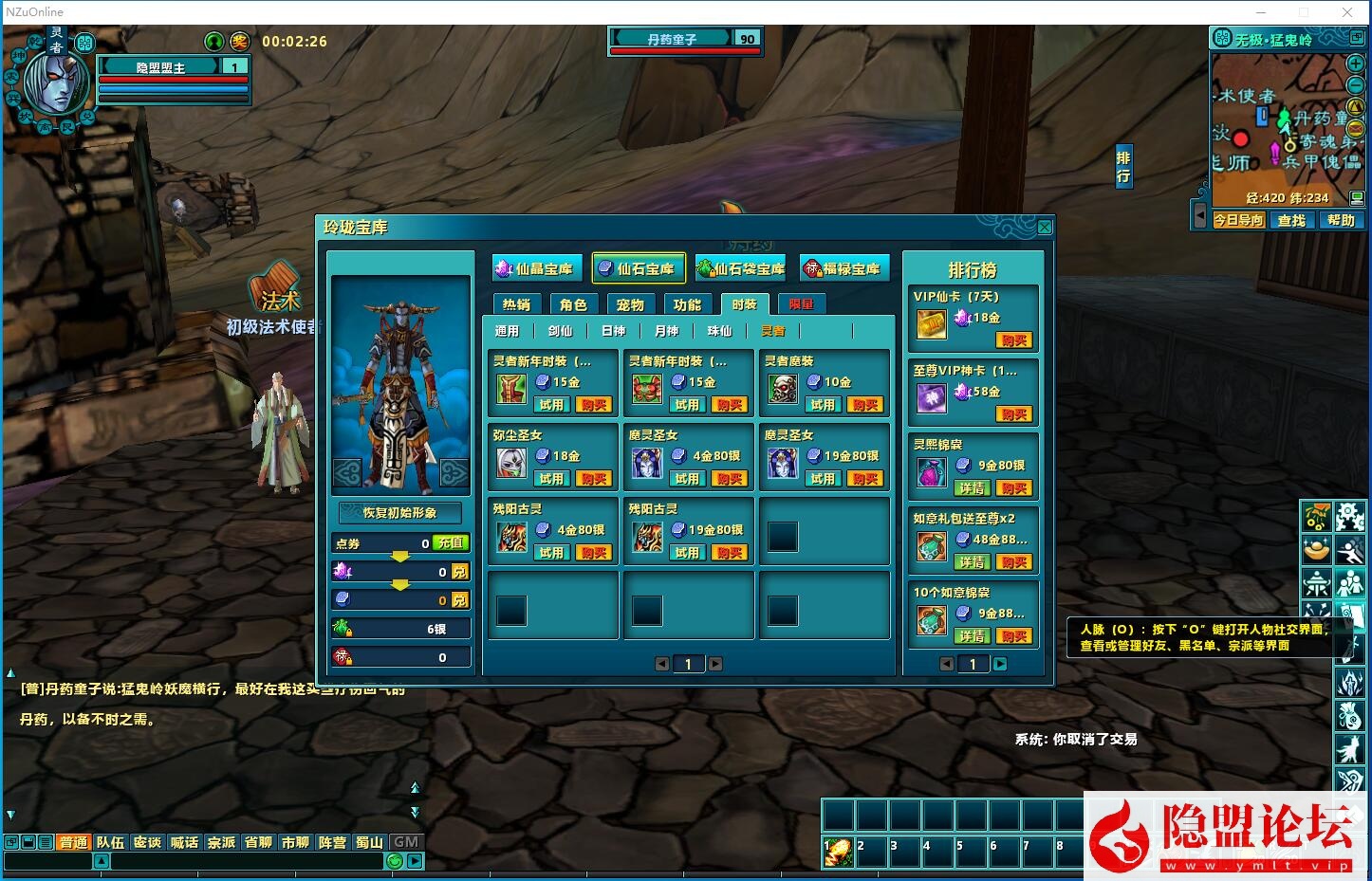The height and width of the screenshot is (881, 1372).
Task: Buy the 弥尘圣女 costume for 18金
Action: (x=594, y=479)
